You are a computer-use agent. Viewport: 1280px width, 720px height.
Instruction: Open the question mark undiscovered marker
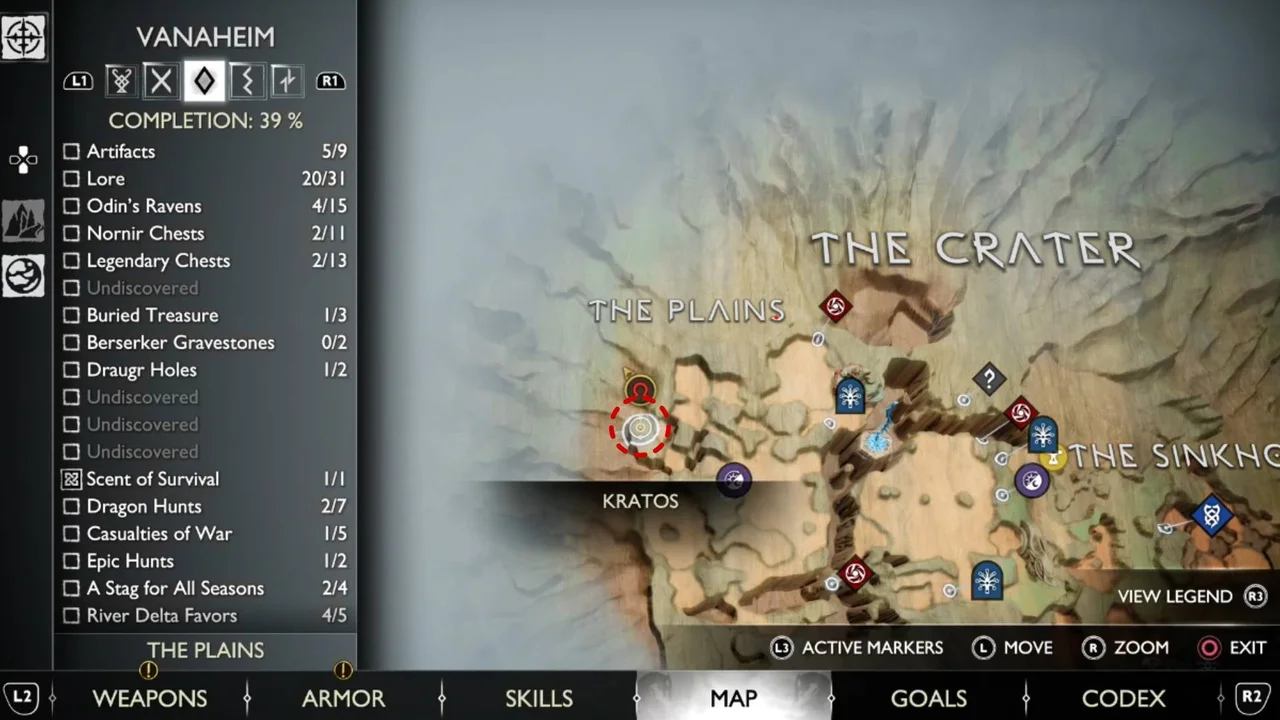988,379
